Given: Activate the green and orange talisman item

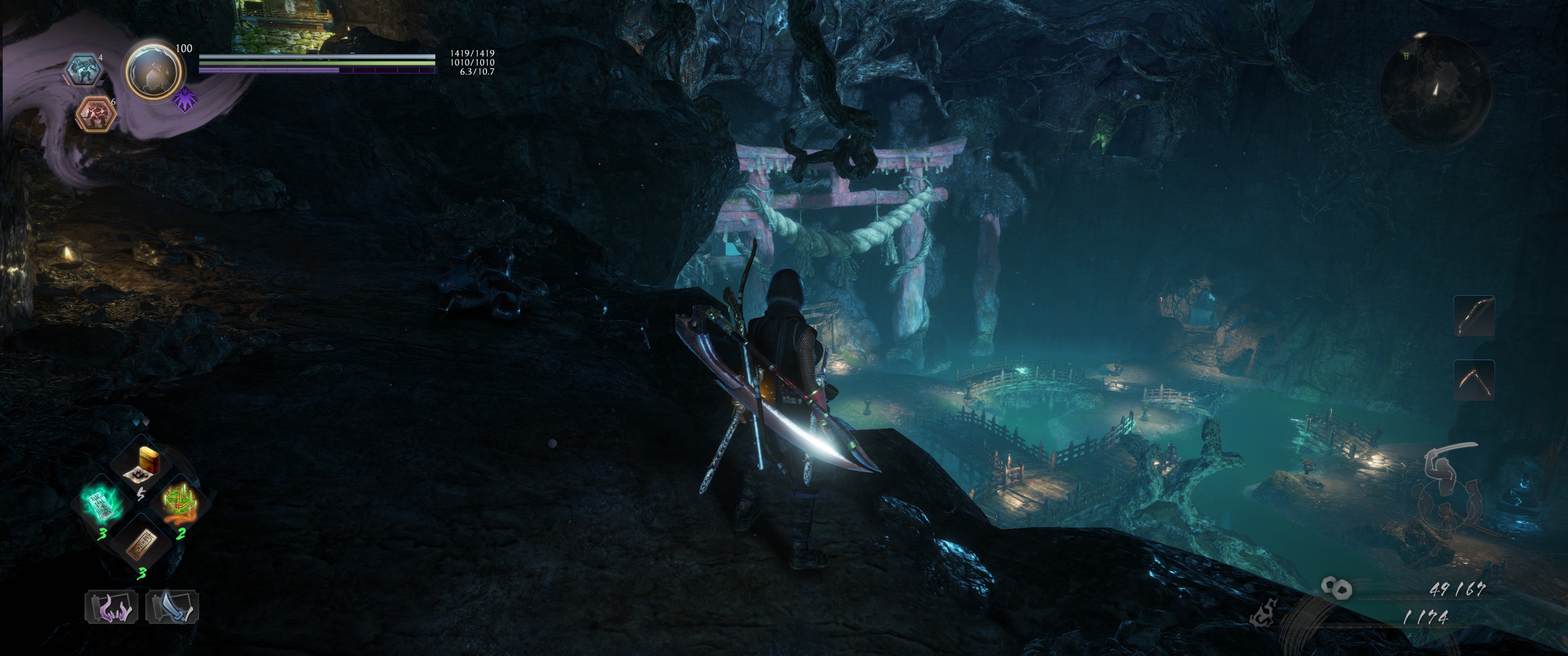Looking at the screenshot, I should click(x=180, y=502).
